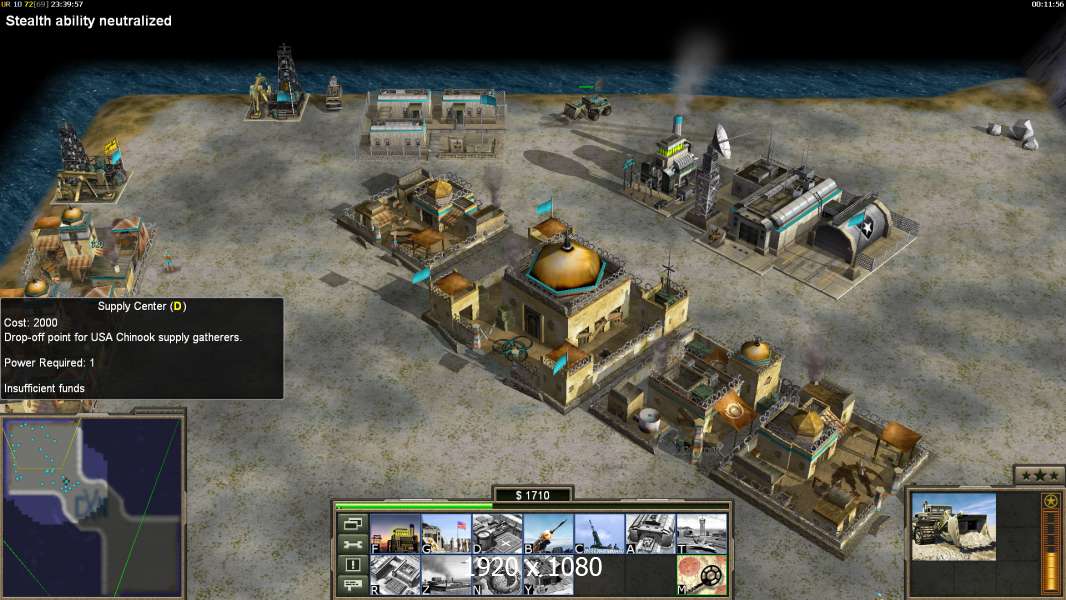
Task: Activate the mine detector command marked M
Action: tap(701, 575)
